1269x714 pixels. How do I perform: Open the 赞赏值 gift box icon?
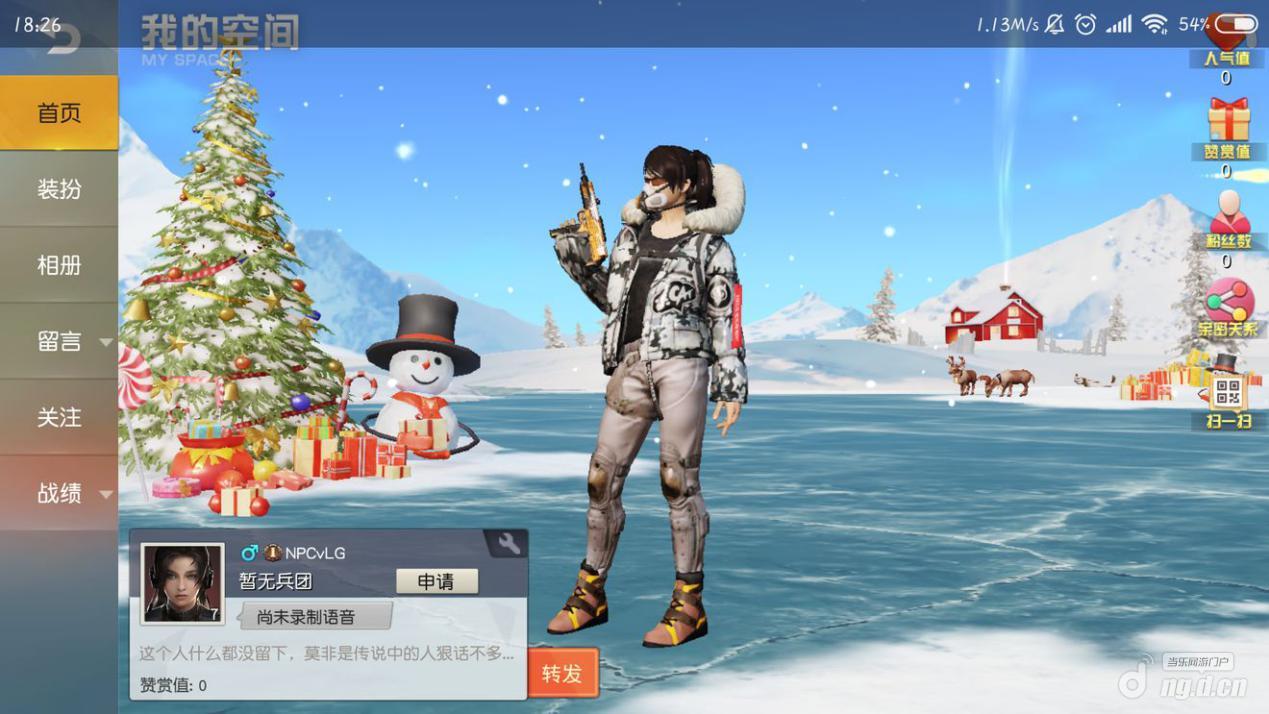(x=1228, y=121)
